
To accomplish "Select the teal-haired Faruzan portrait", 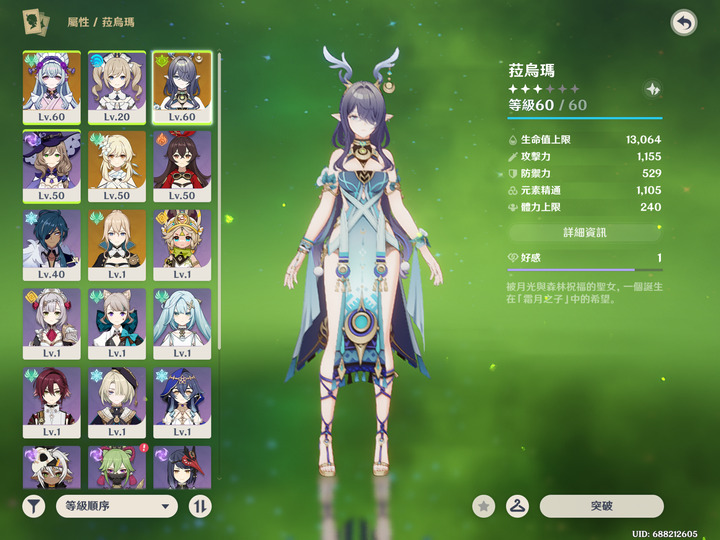I will click(182, 323).
